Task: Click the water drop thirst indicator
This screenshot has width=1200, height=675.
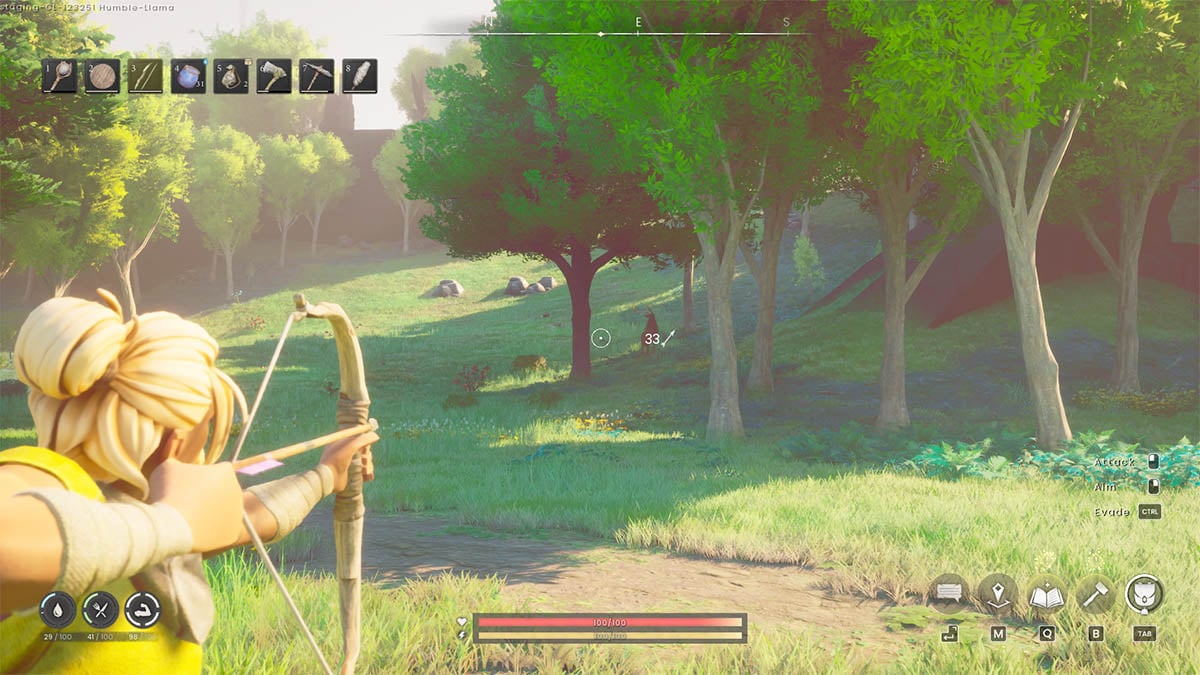Action: (58, 609)
